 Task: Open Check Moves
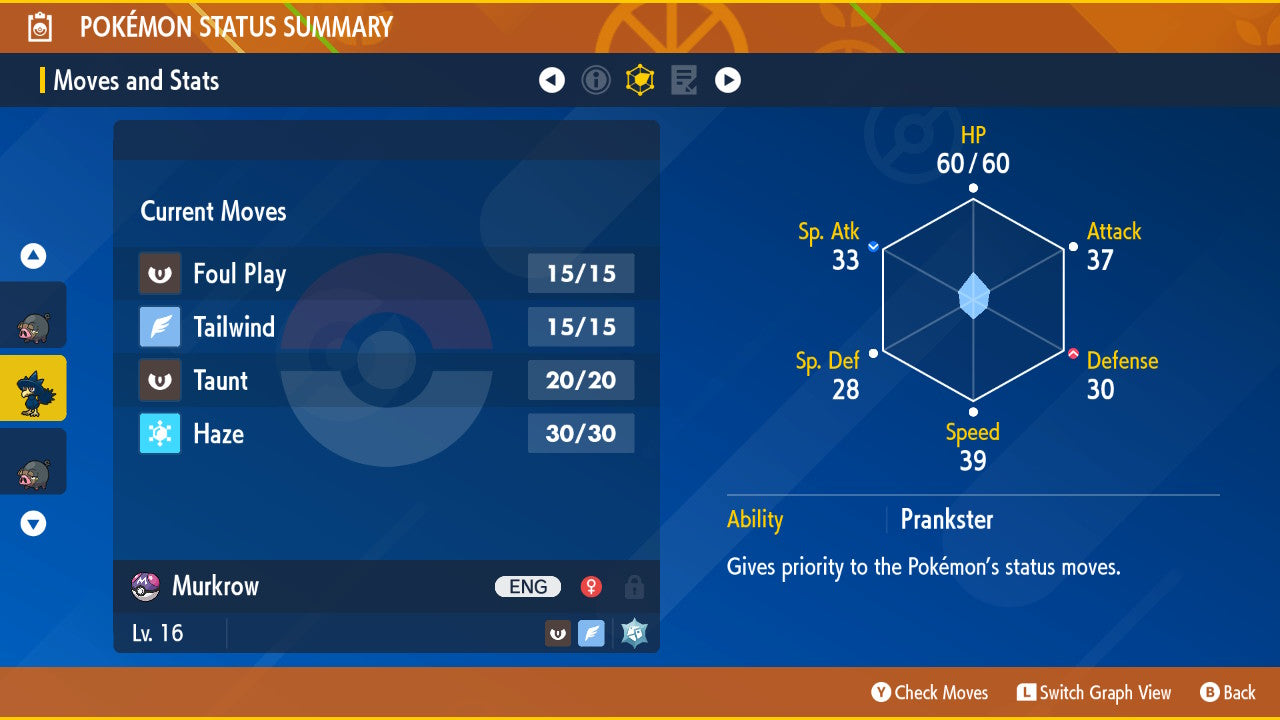tap(930, 692)
